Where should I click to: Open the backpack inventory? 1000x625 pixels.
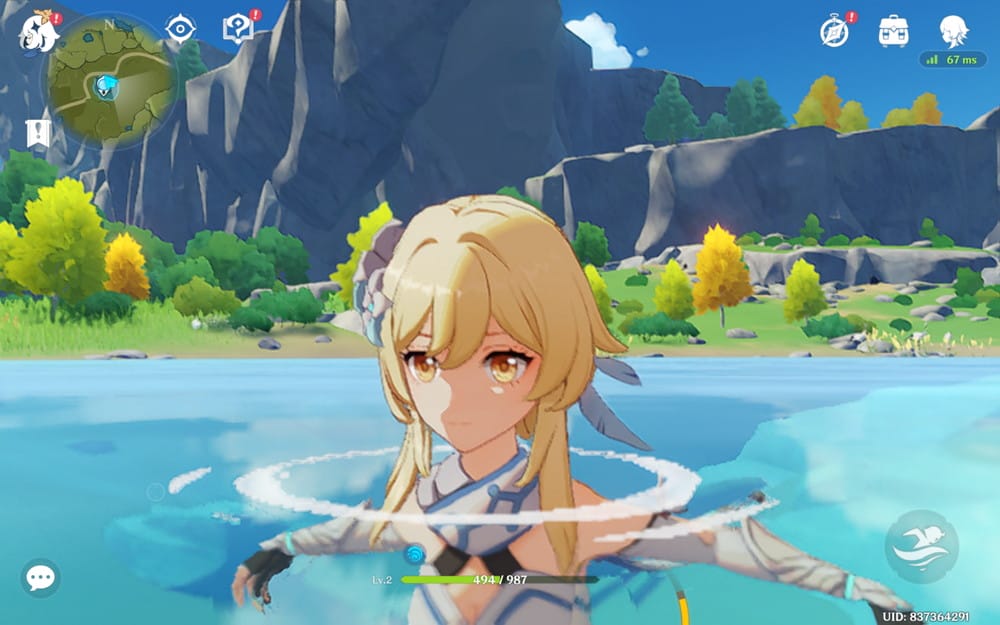tap(893, 31)
